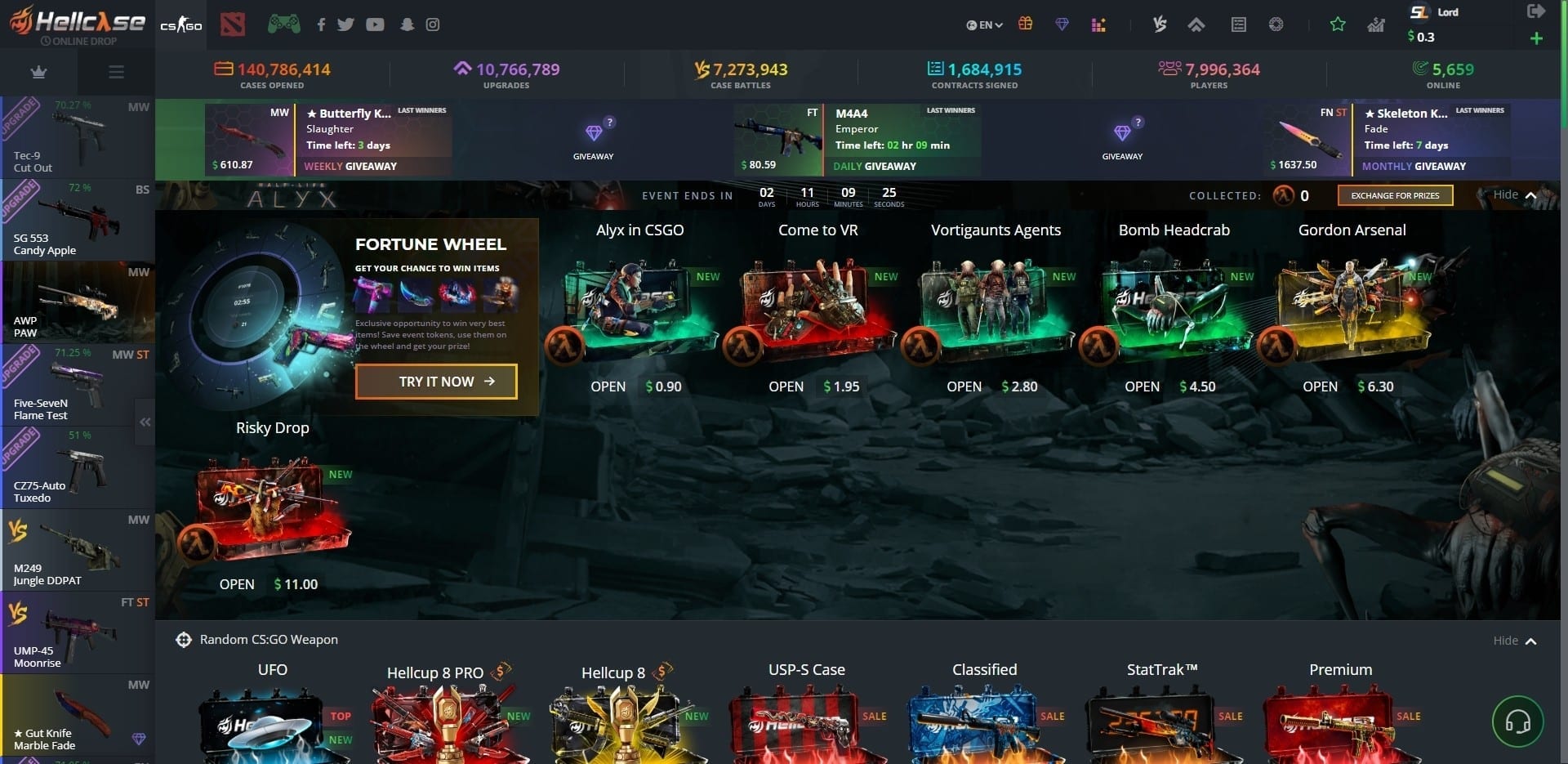This screenshot has width=1568, height=764.
Task: Open the statistics graph icon
Action: (x=1375, y=25)
